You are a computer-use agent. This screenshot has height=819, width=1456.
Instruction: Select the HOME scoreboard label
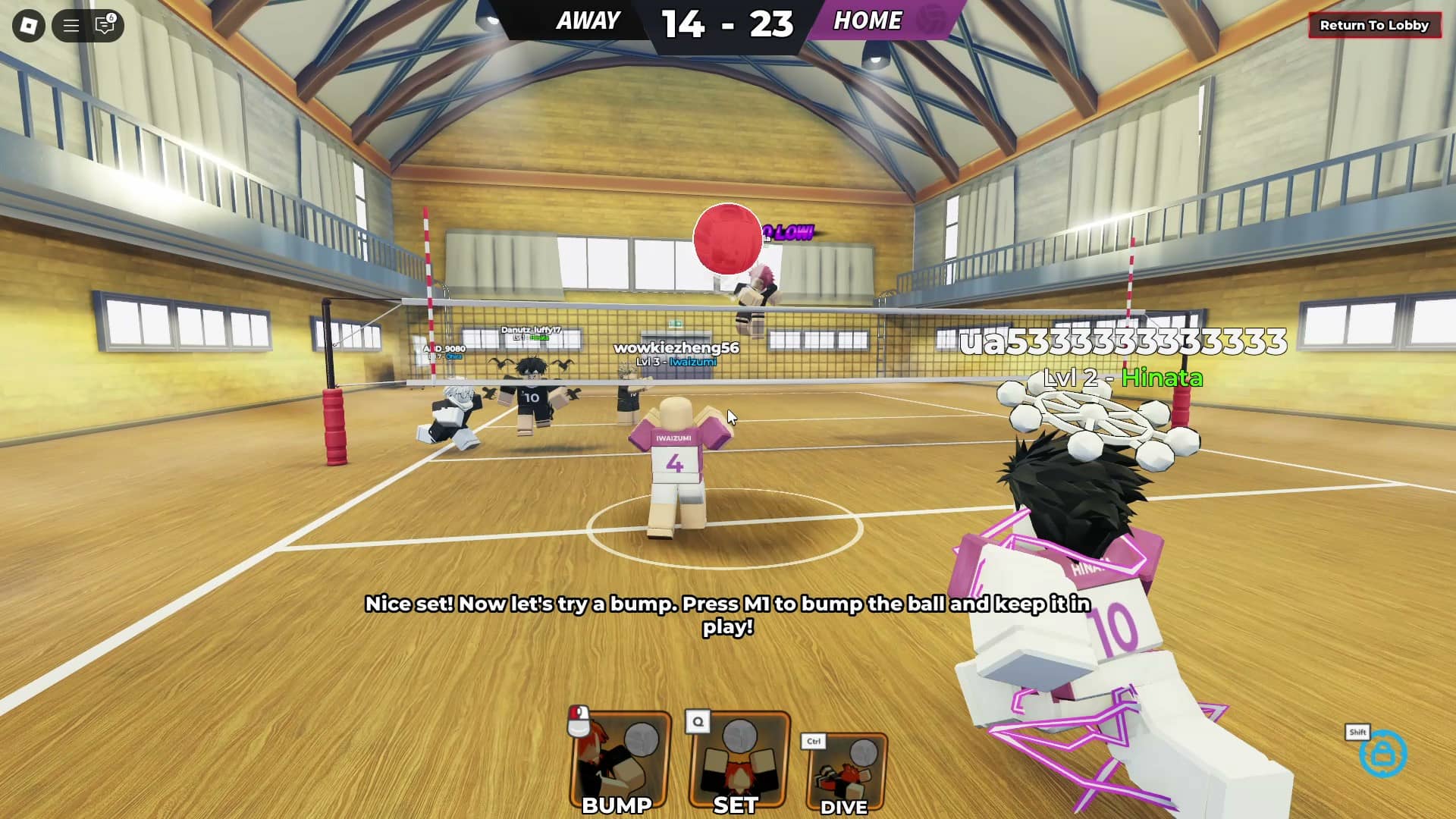(x=868, y=20)
